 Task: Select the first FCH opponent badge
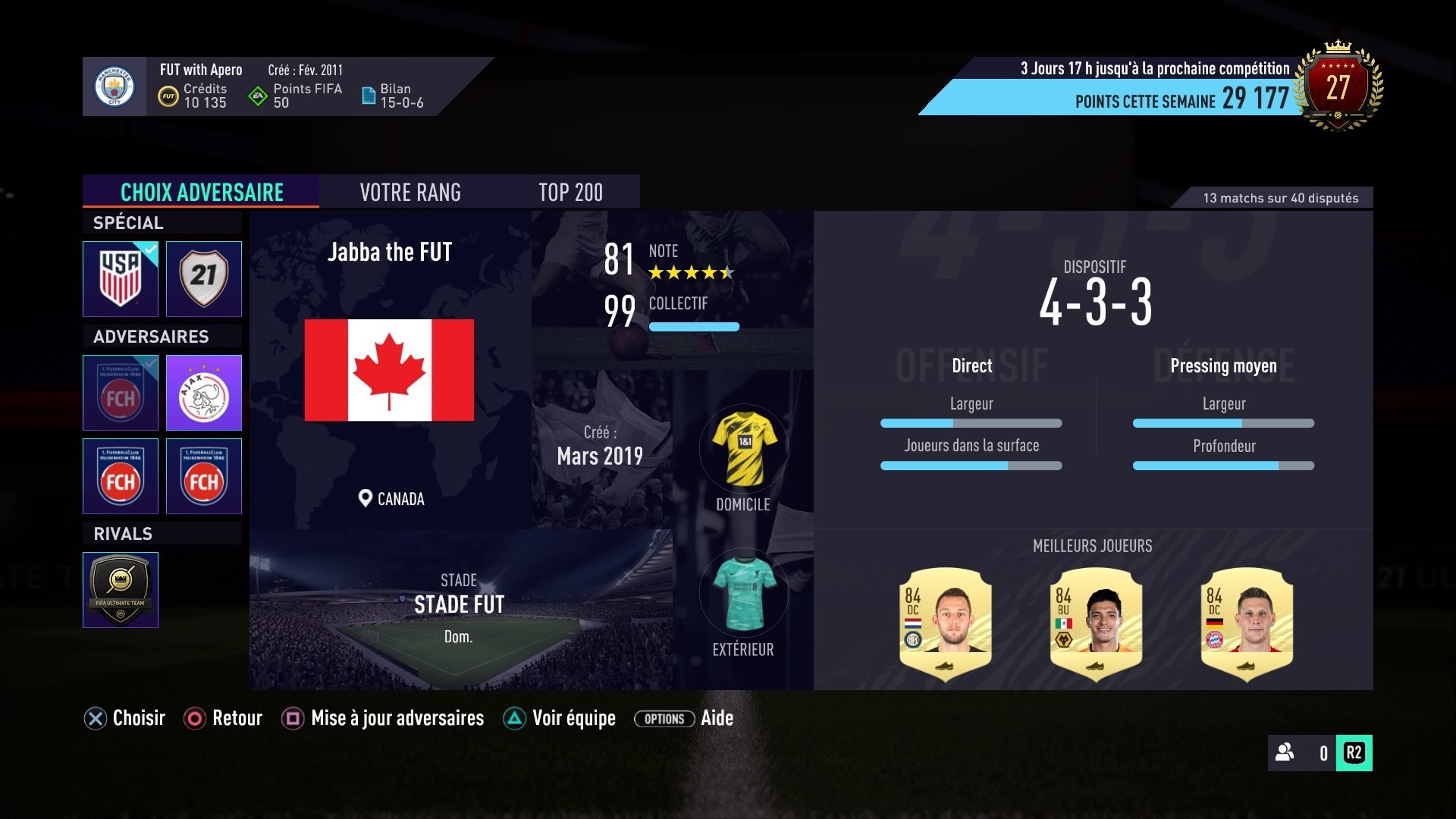tap(121, 393)
